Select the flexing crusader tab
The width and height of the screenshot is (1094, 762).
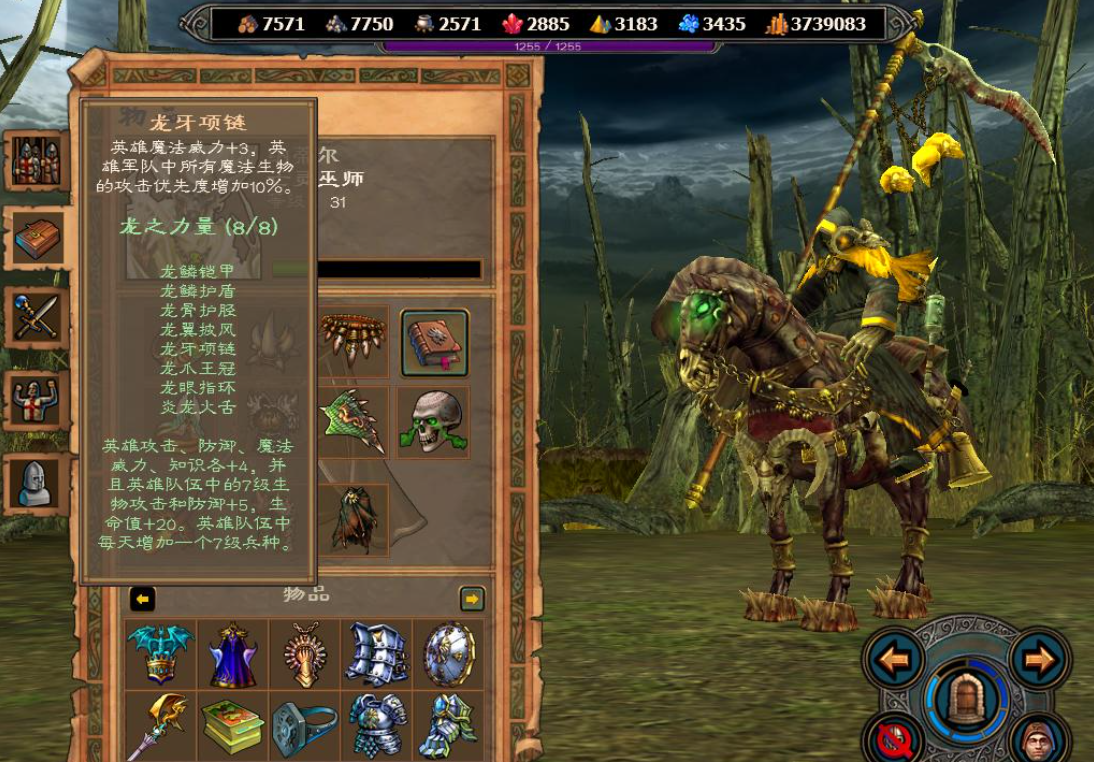(x=38, y=401)
